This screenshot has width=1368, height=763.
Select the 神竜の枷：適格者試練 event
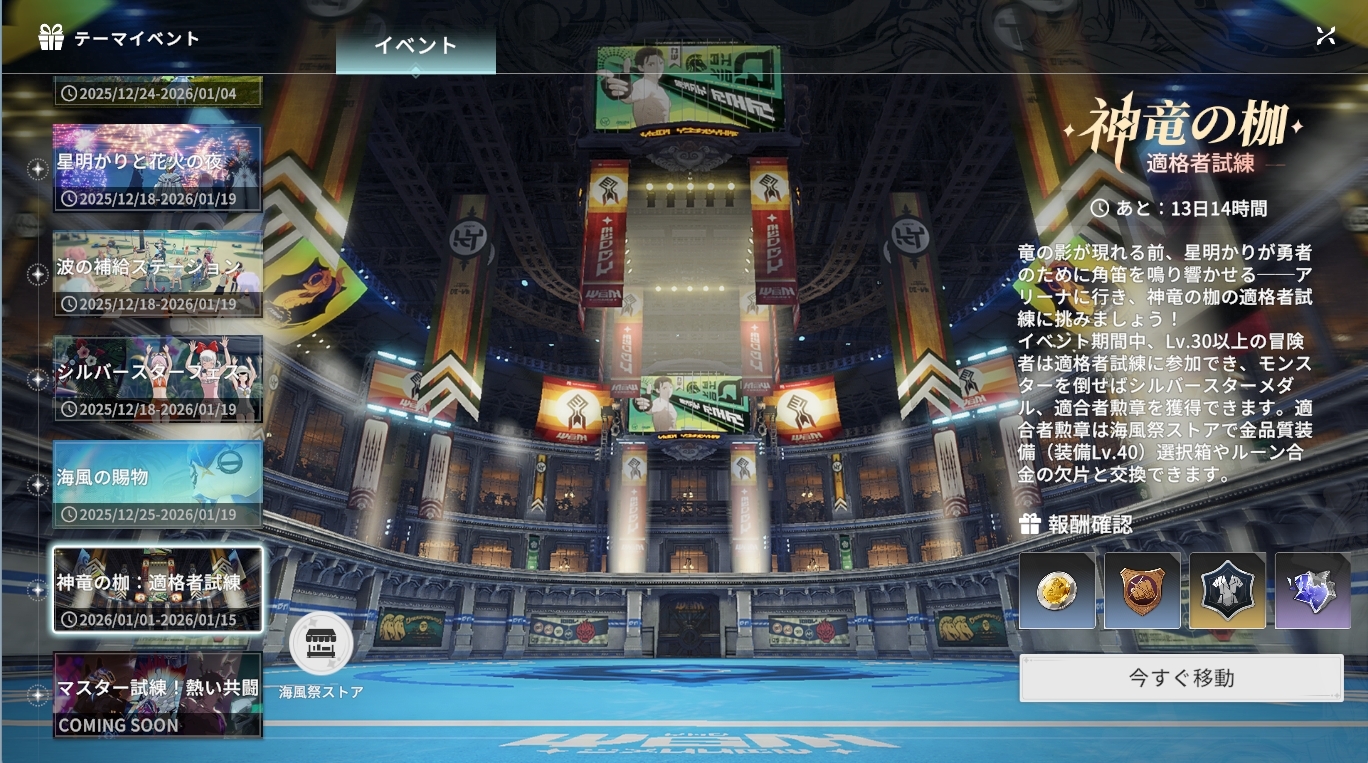click(158, 590)
